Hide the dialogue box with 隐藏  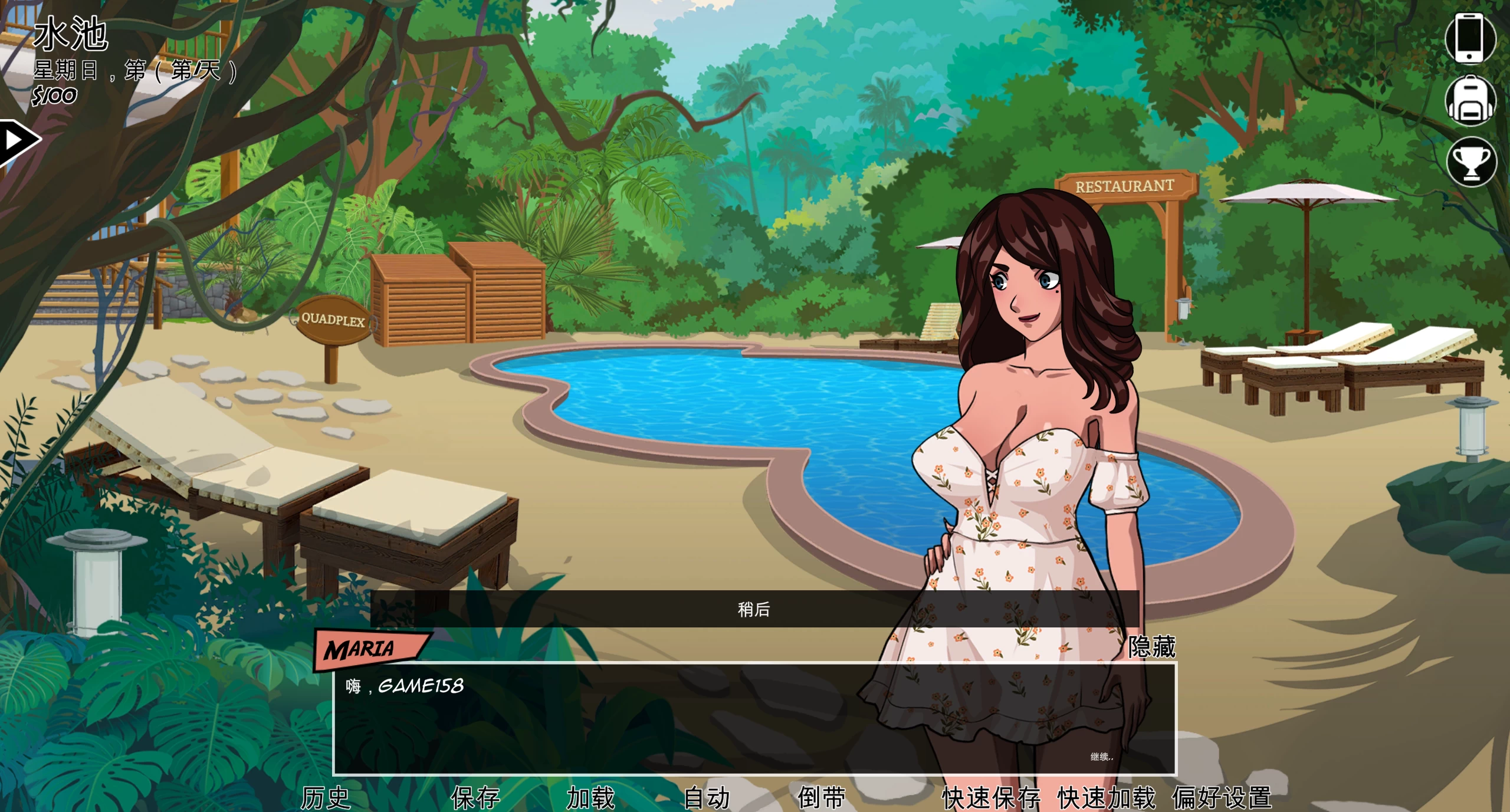tap(1151, 647)
